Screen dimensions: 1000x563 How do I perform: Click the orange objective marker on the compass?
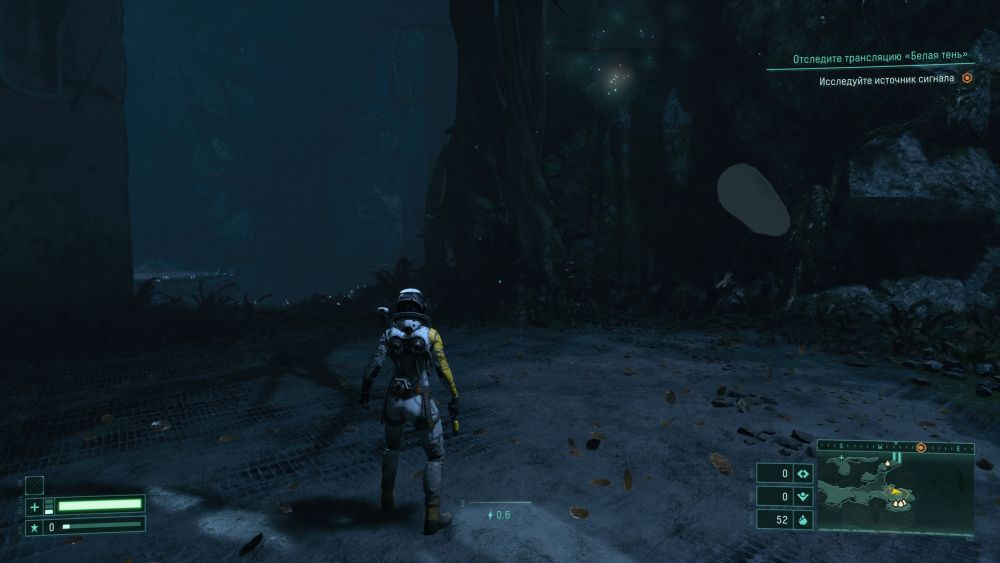point(921,450)
